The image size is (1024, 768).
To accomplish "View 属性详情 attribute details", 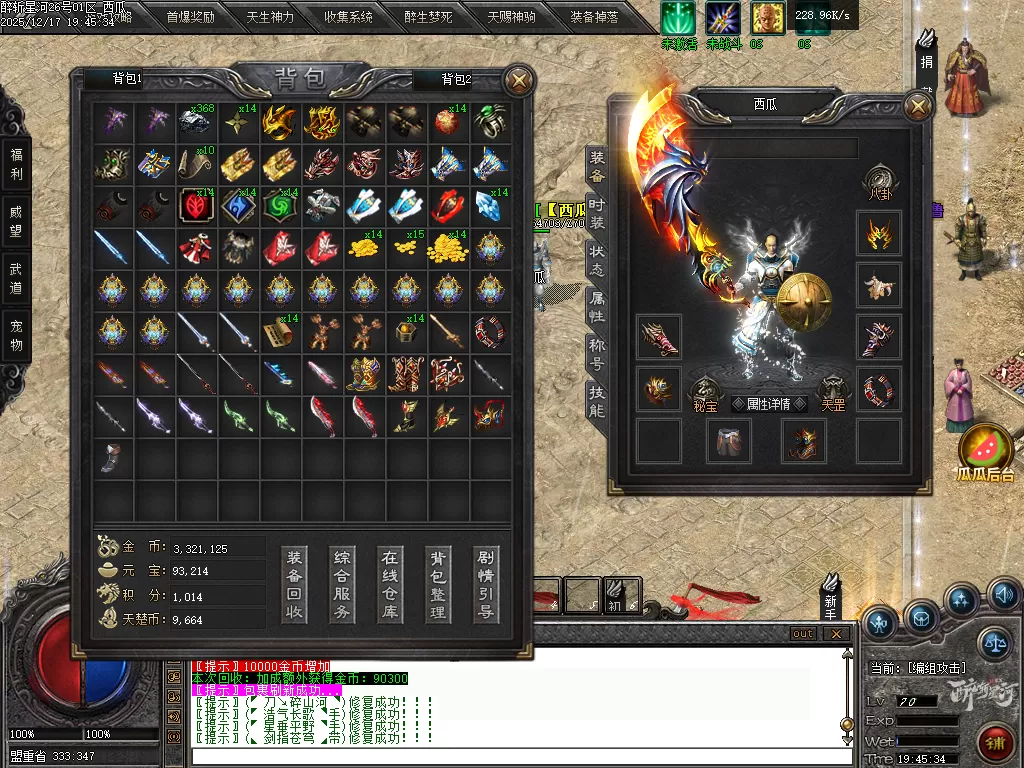I will [762, 404].
